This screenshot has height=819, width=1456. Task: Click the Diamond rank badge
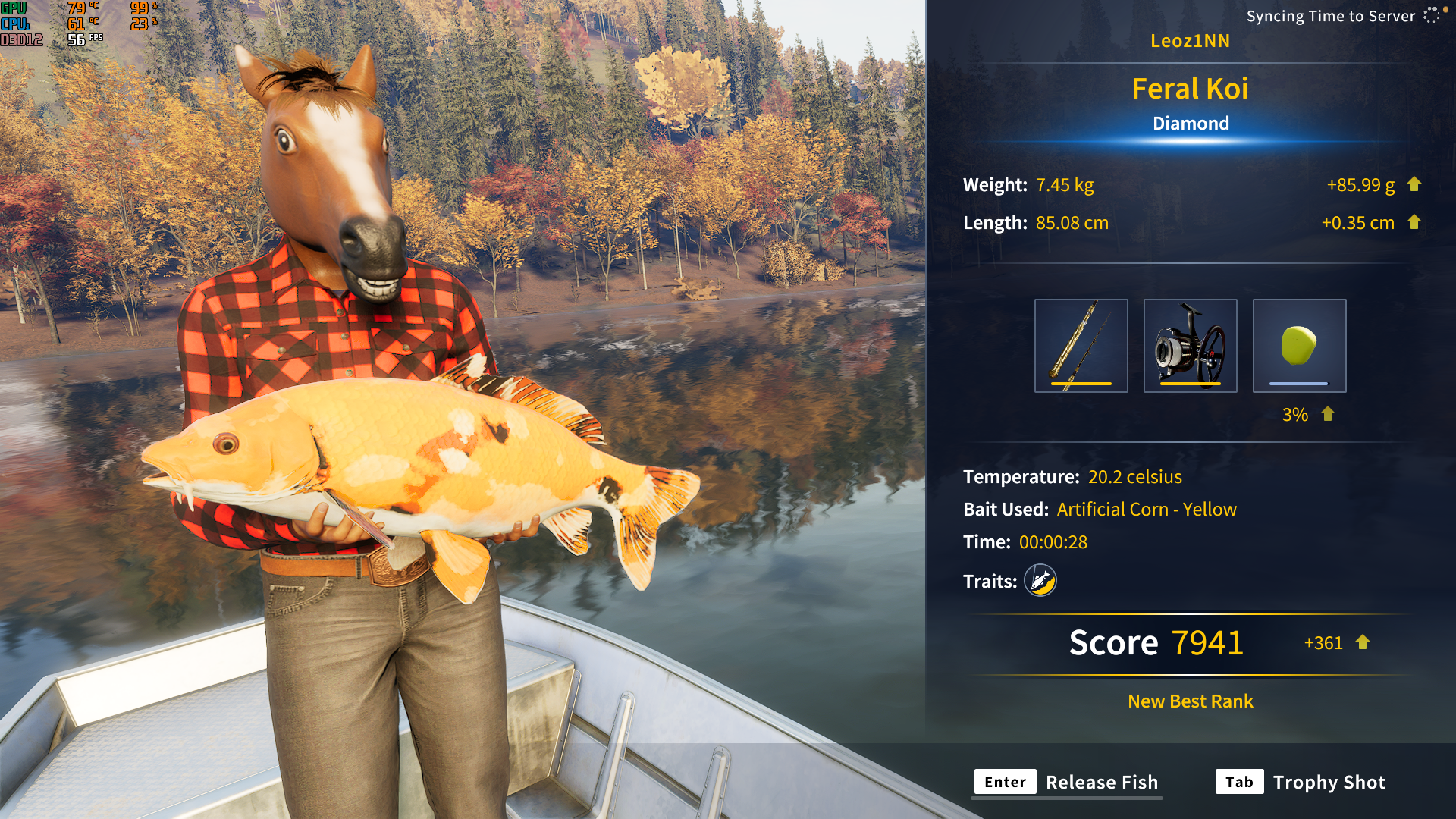pyautogui.click(x=1191, y=123)
